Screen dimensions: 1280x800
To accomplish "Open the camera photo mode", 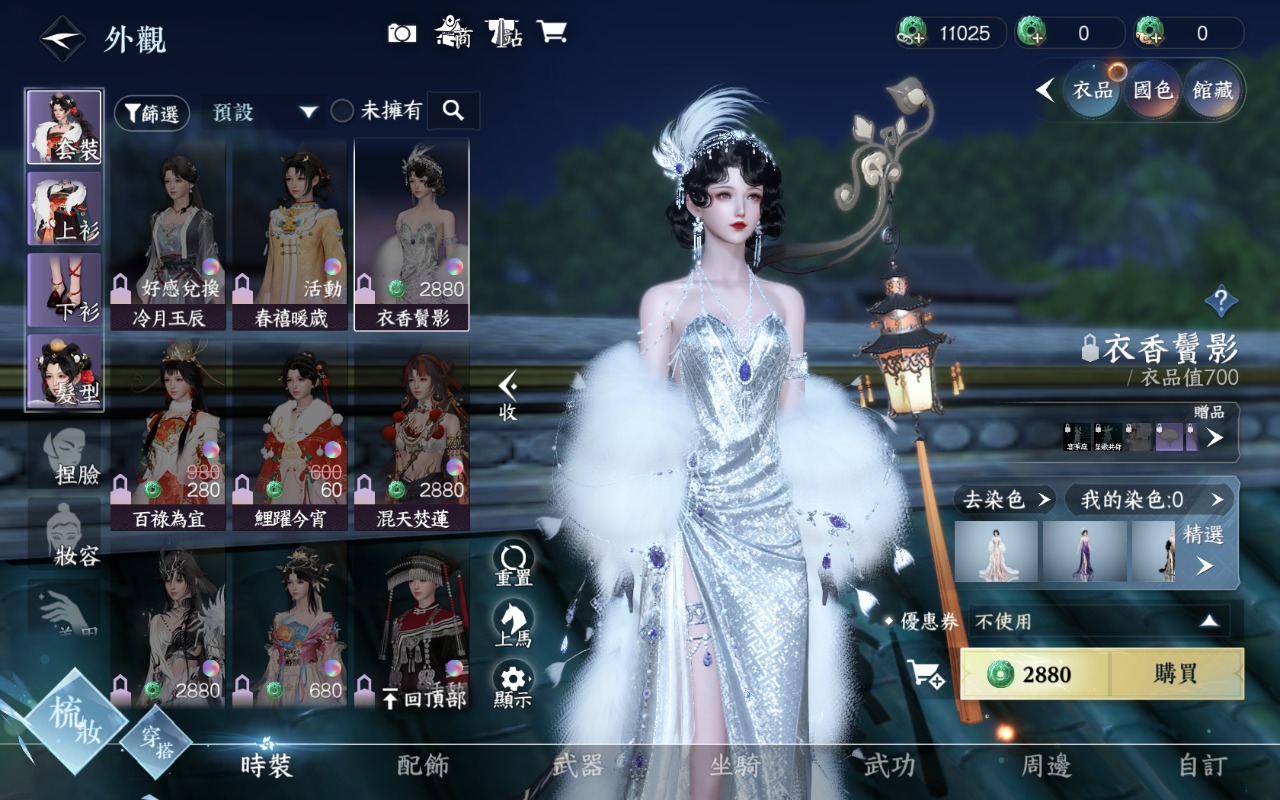I will click(x=402, y=33).
